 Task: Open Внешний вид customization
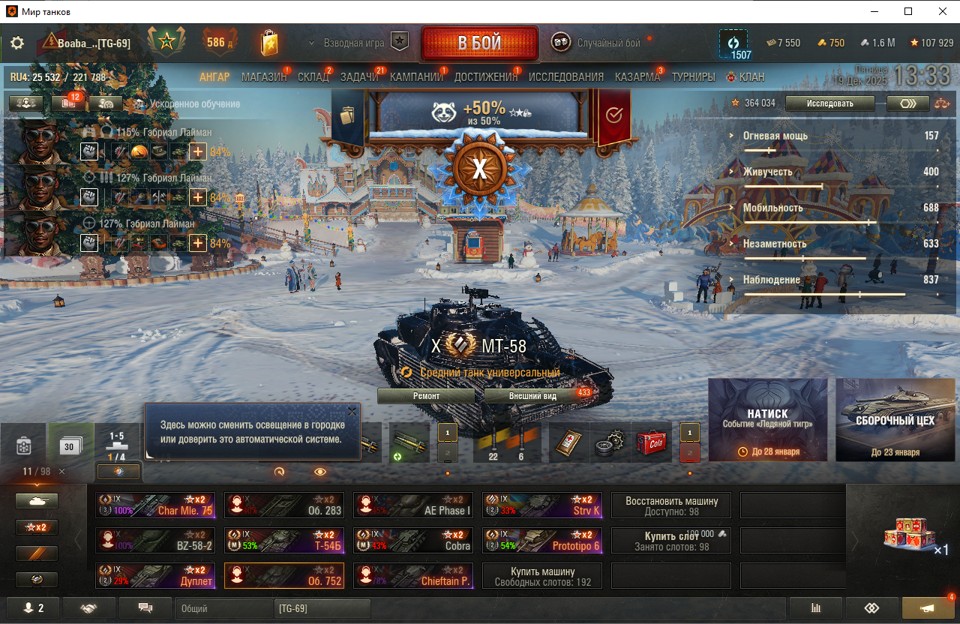tap(534, 395)
